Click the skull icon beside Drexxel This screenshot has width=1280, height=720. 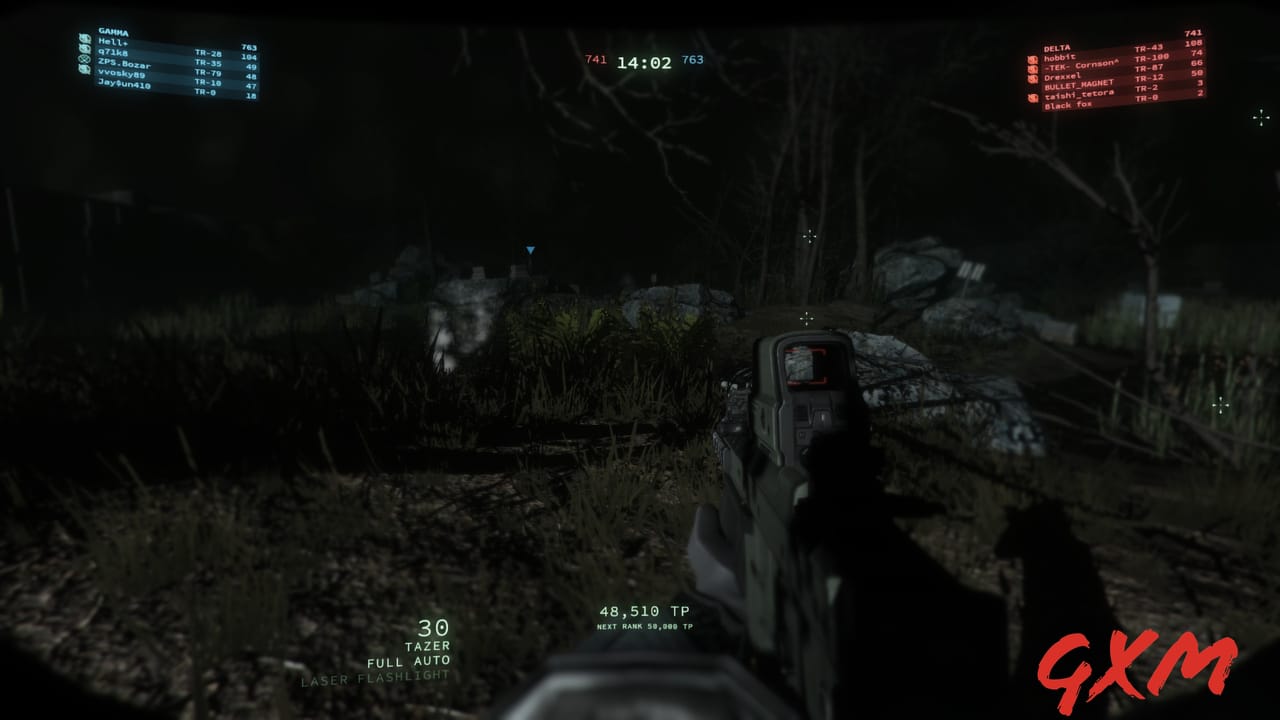tap(1032, 78)
